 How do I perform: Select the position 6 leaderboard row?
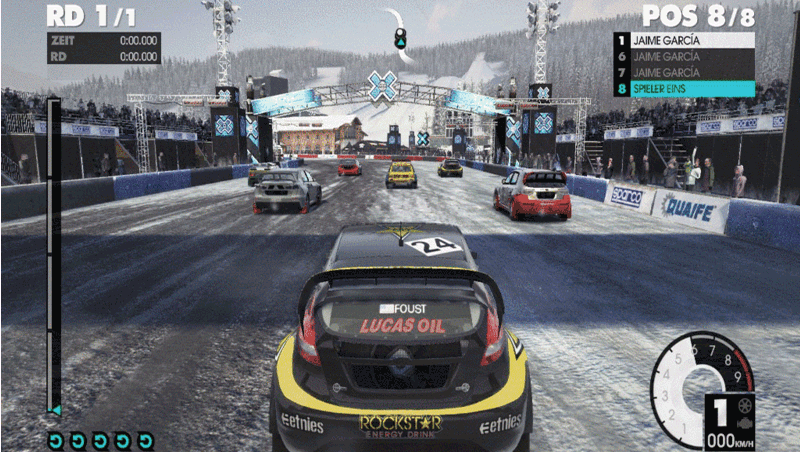tap(684, 57)
